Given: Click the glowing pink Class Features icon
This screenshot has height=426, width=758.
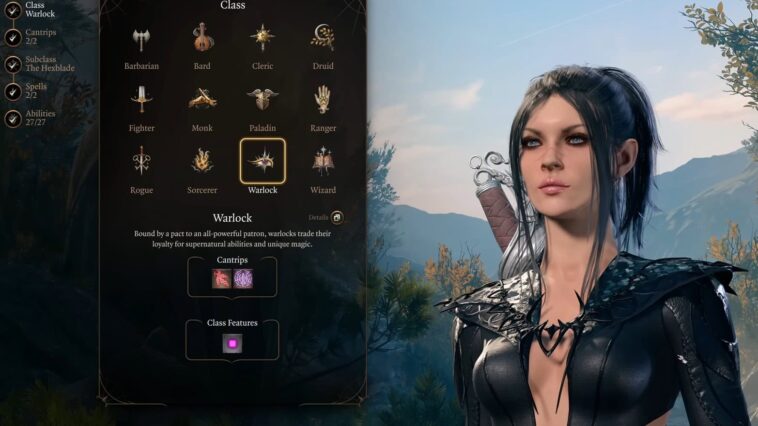Looking at the screenshot, I should (232, 343).
